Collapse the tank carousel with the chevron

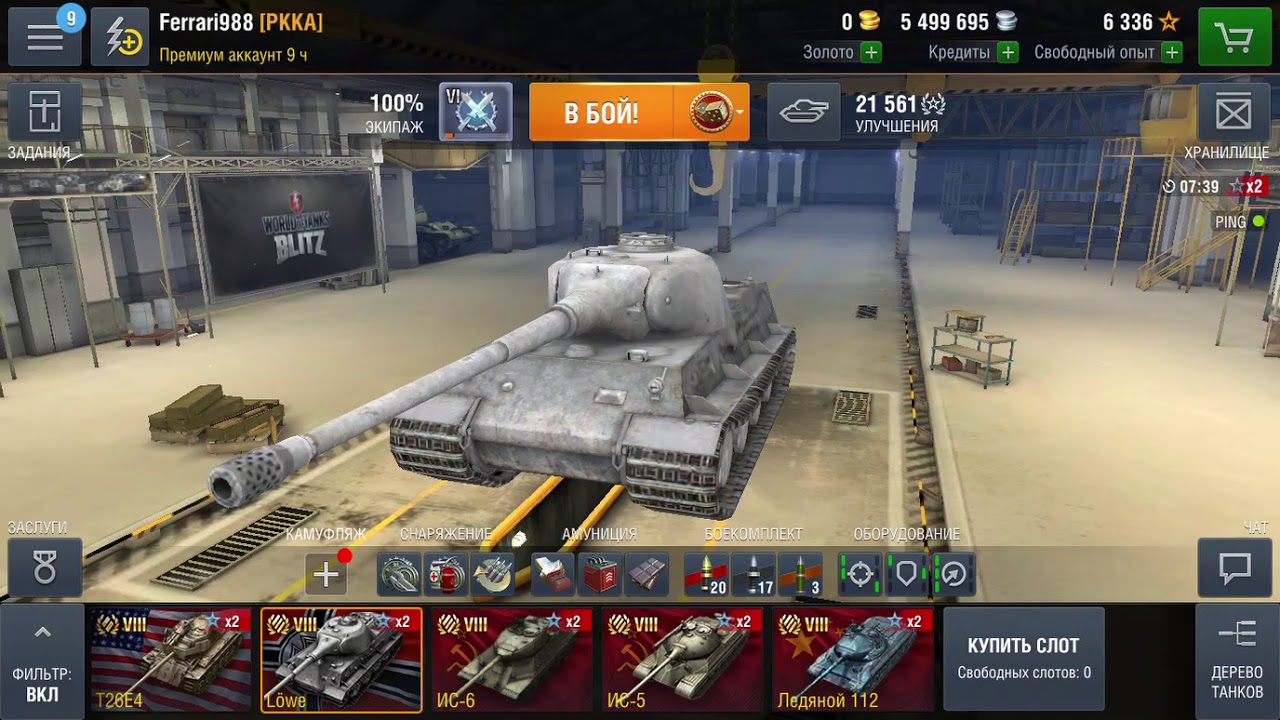(40, 632)
